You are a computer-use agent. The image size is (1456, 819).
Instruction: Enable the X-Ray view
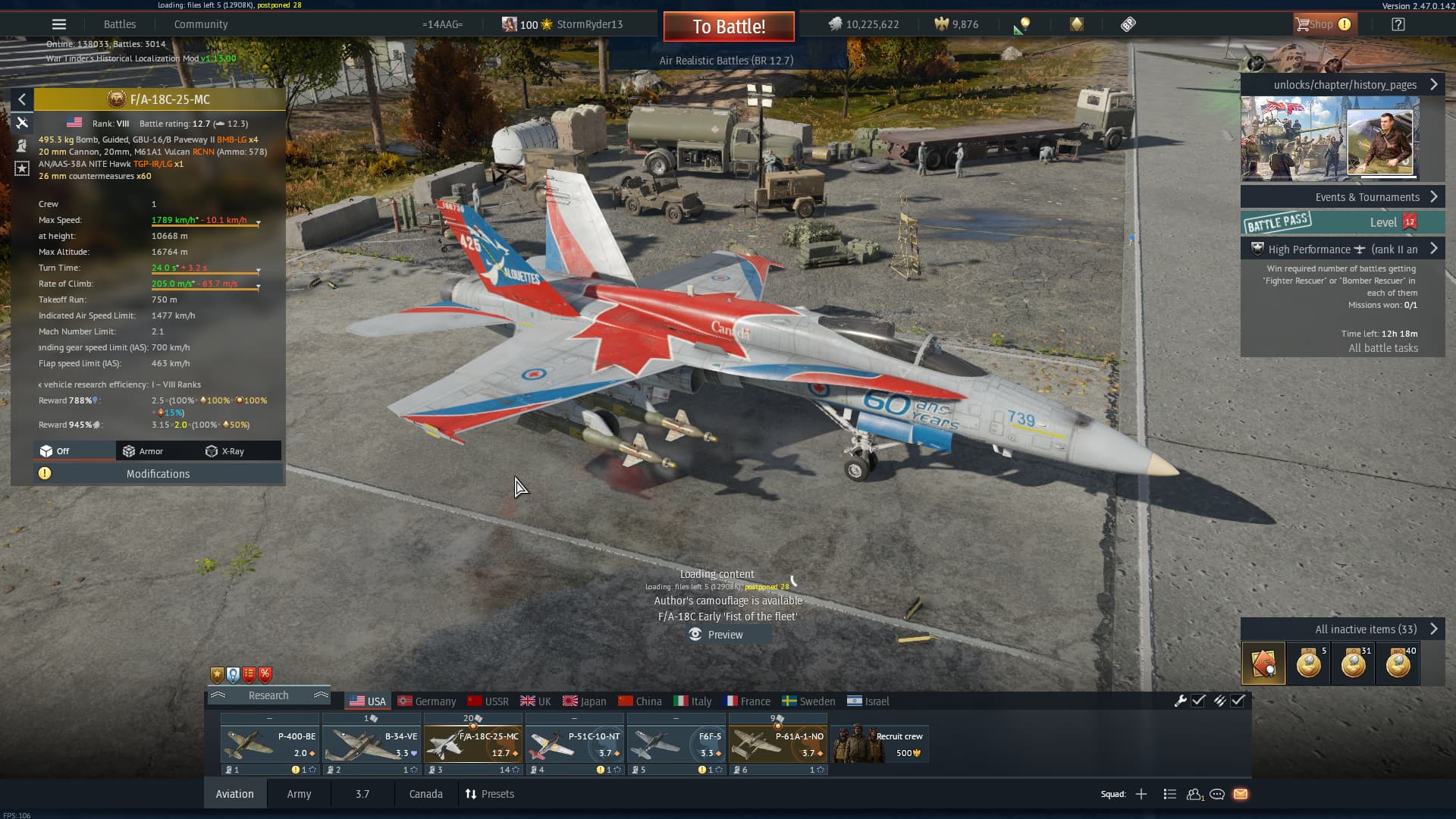[225, 451]
